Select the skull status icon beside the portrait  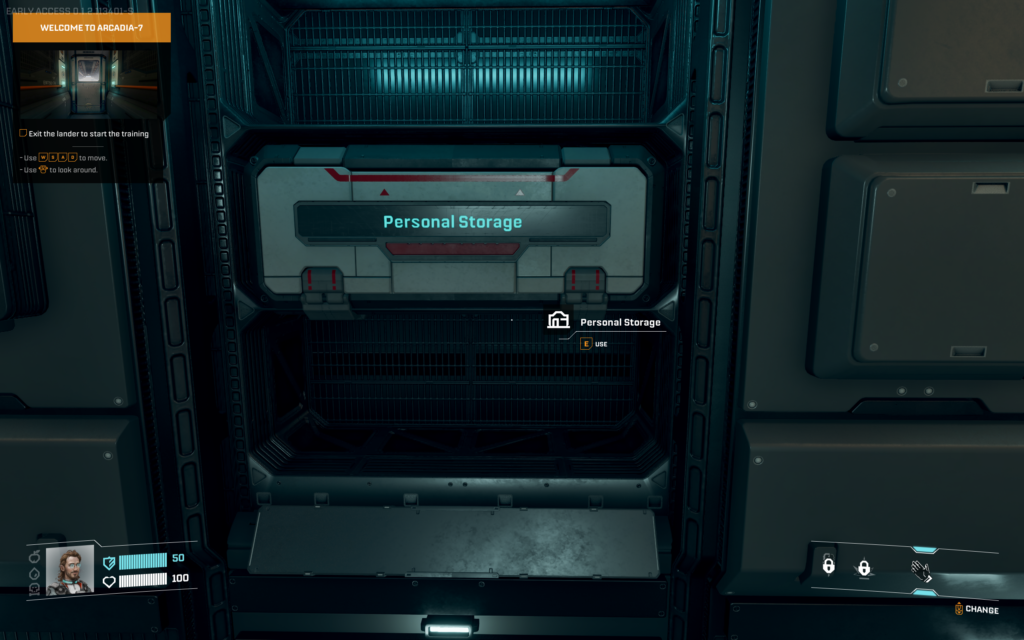click(x=34, y=590)
